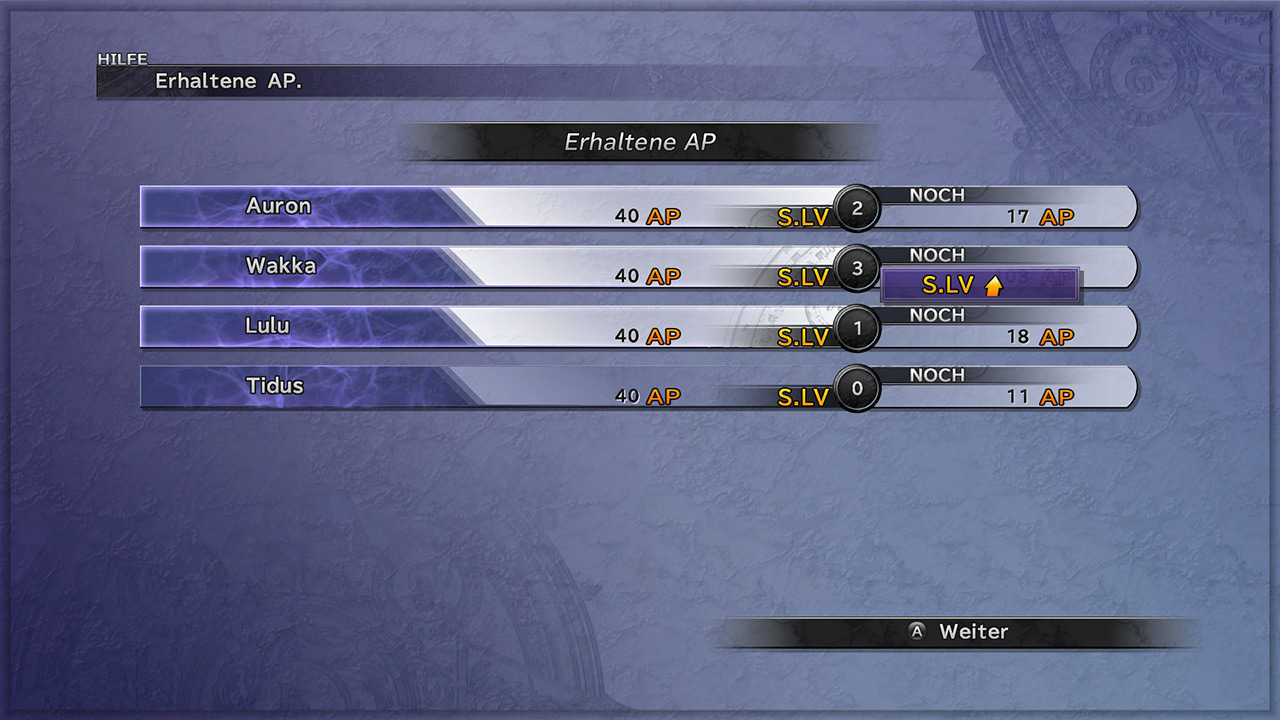The width and height of the screenshot is (1280, 720).
Task: Pick Tidus's AP row
Action: [638, 387]
